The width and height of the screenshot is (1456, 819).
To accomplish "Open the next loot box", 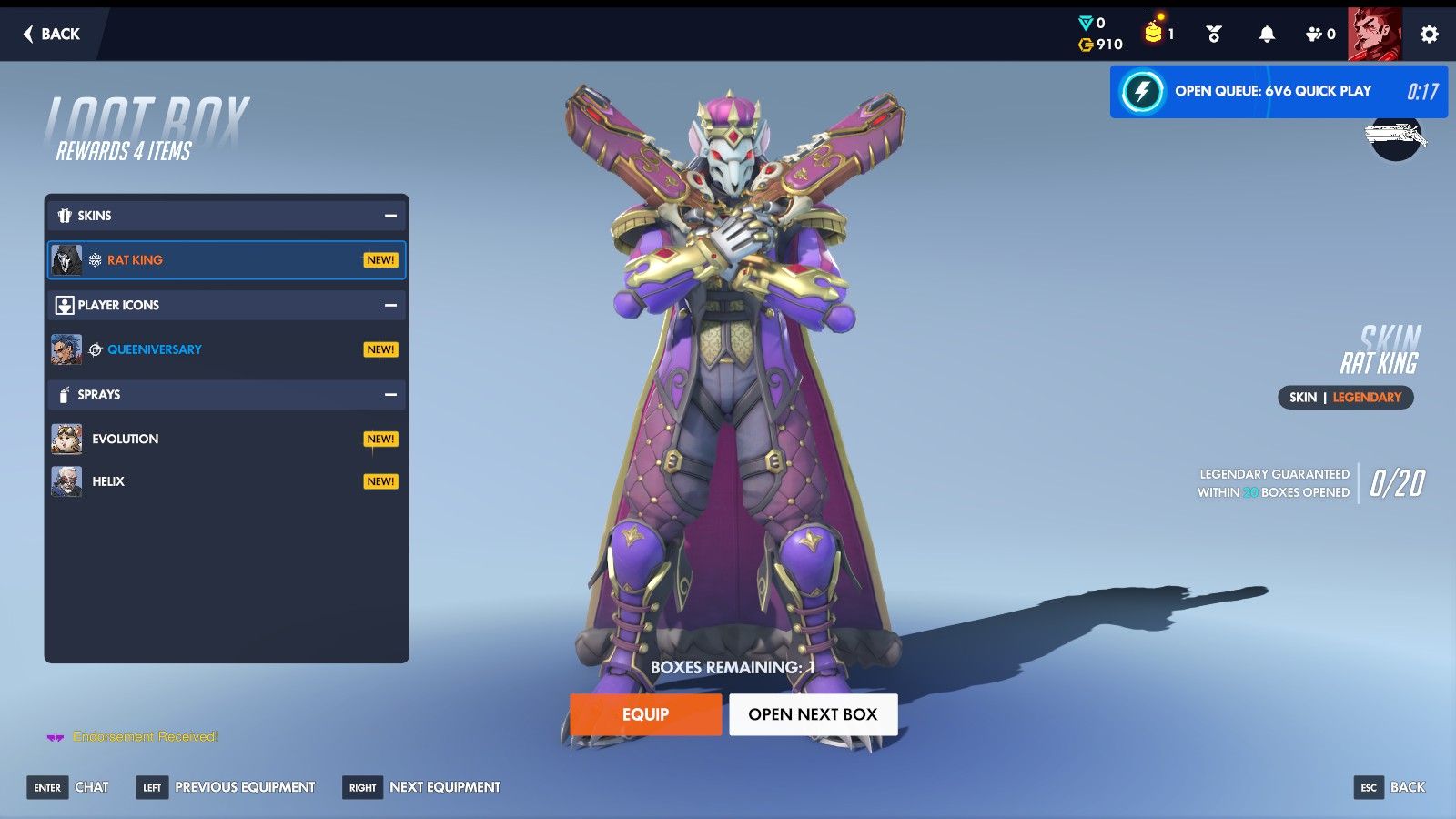I will click(x=813, y=714).
